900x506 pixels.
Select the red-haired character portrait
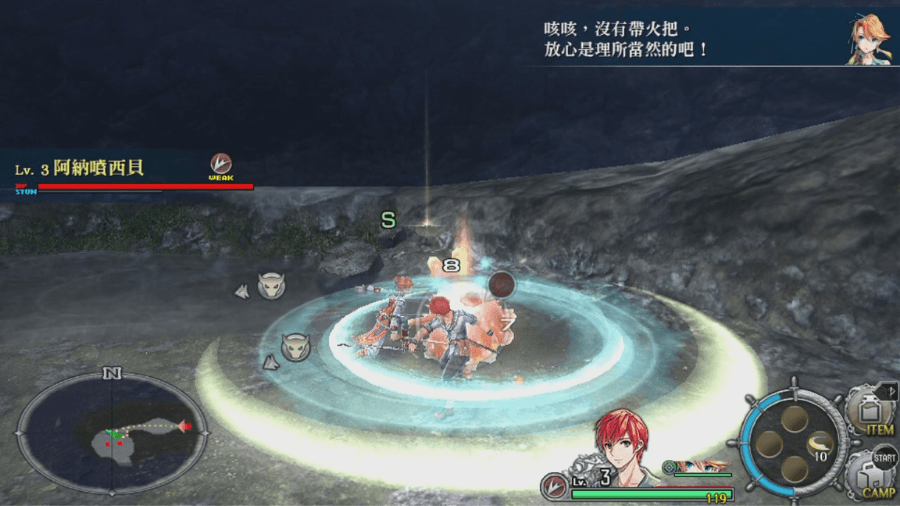click(621, 444)
